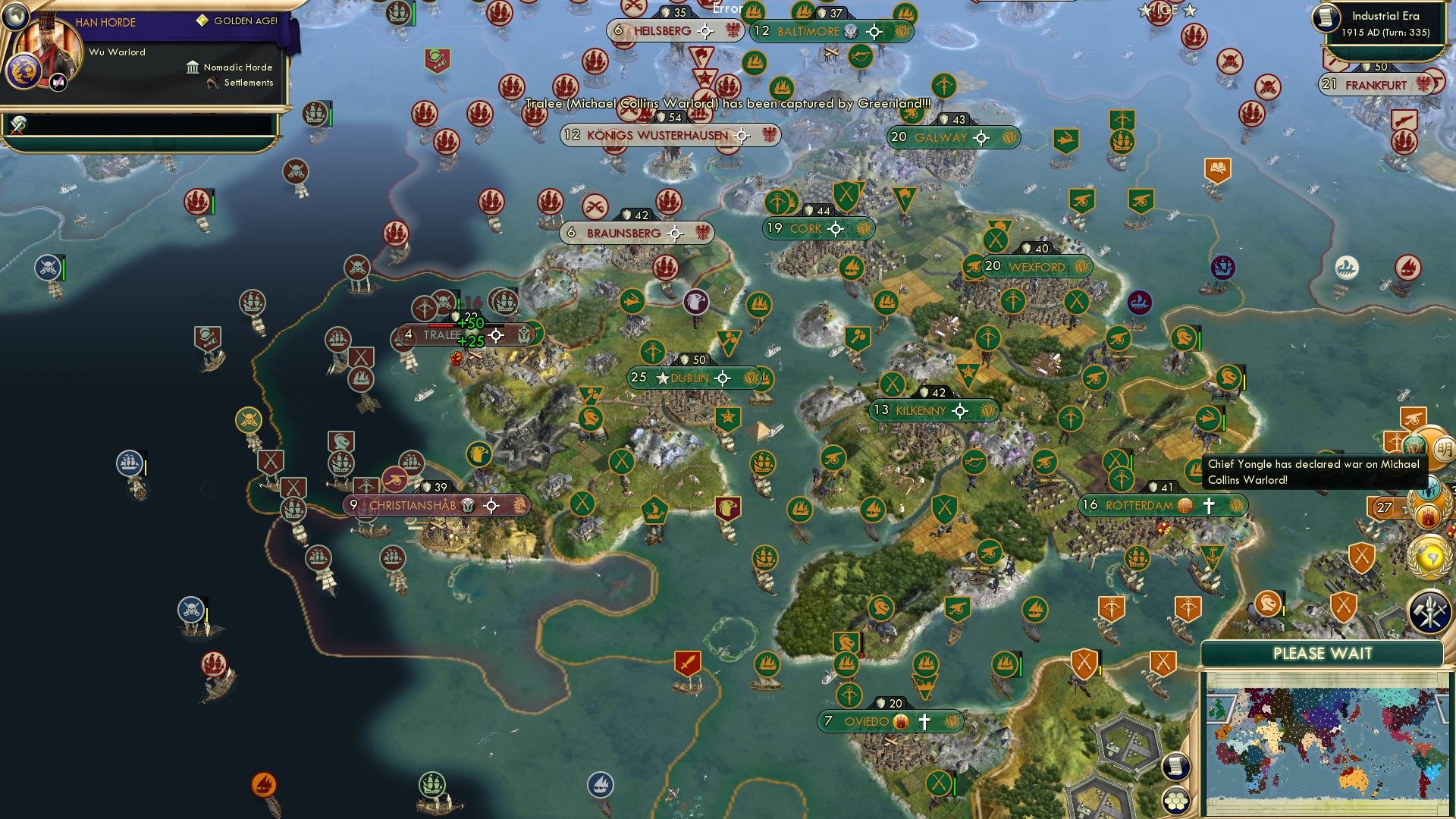Click the Industrial Era turn counter
The height and width of the screenshot is (819, 1456).
(x=1388, y=23)
